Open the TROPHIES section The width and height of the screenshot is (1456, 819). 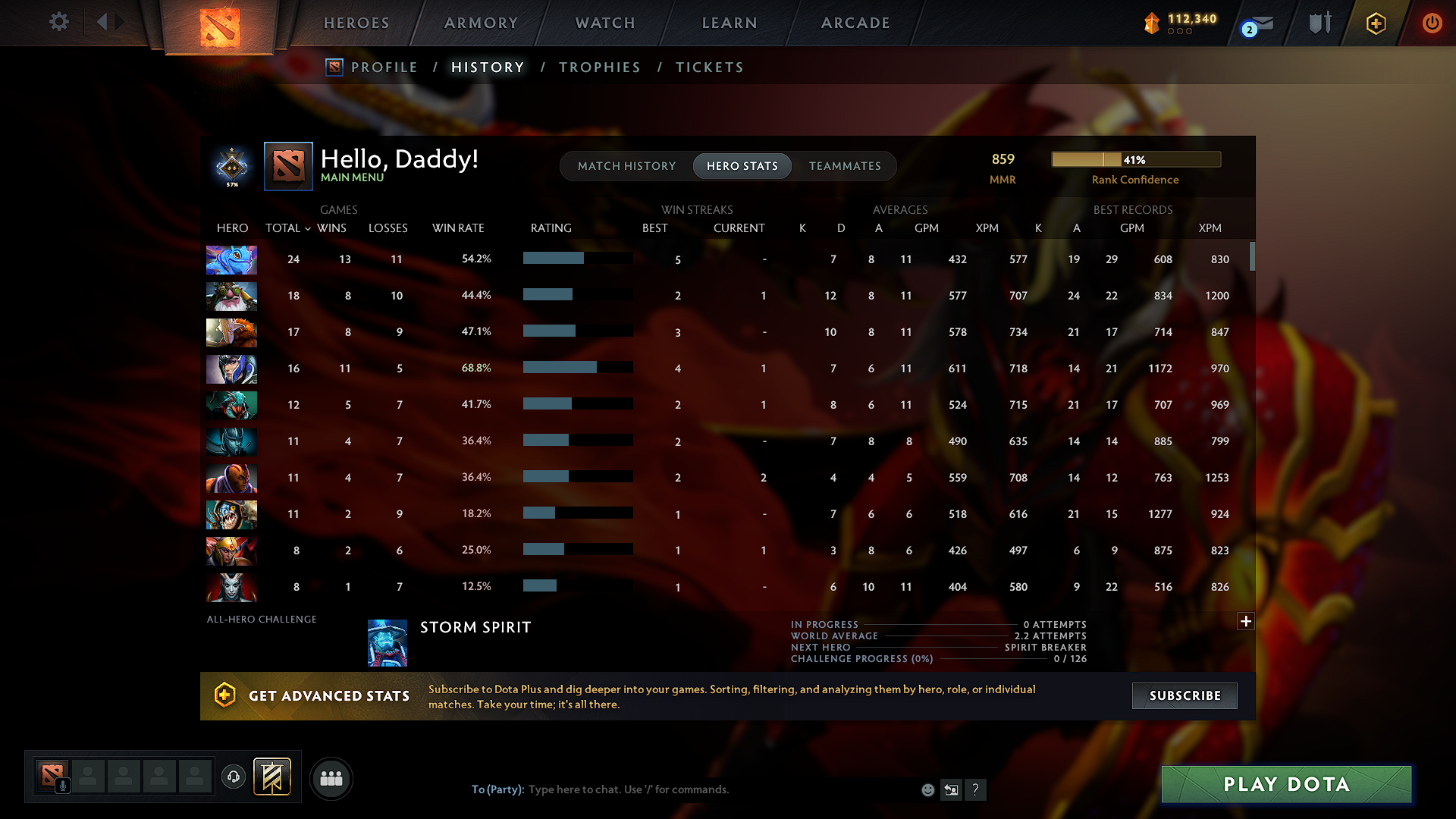(599, 67)
